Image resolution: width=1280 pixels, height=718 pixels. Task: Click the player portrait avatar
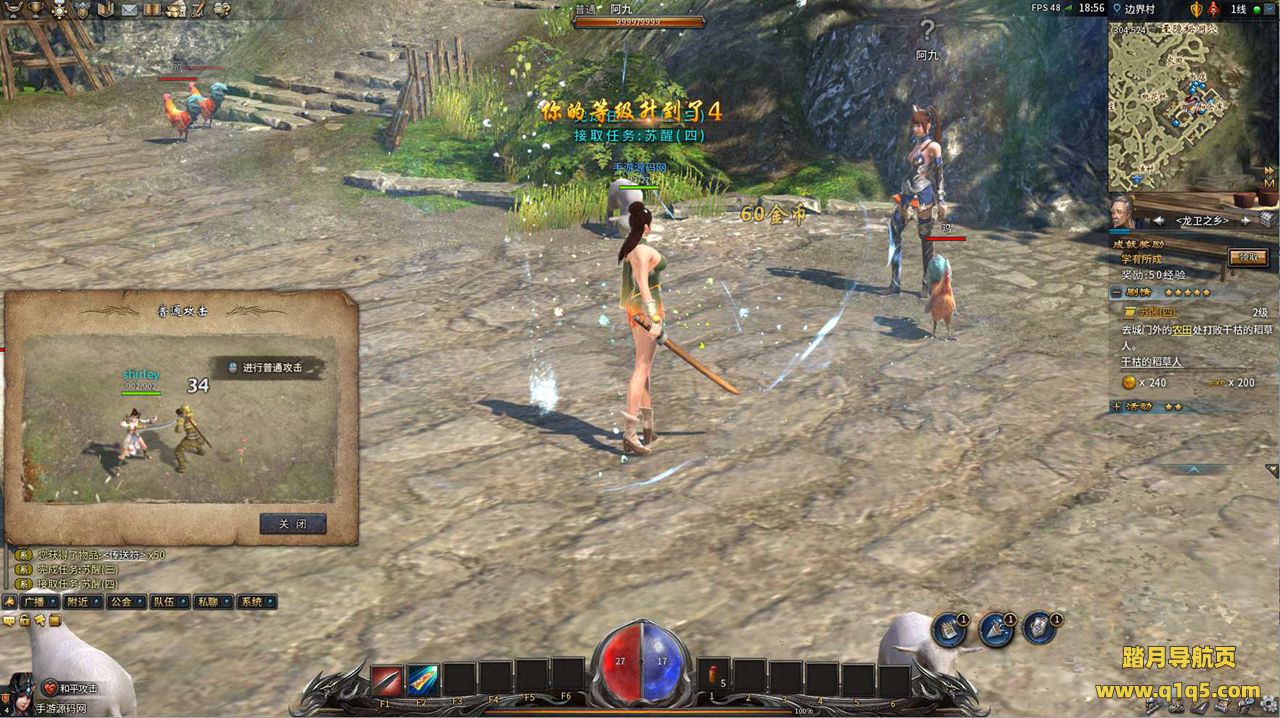tap(20, 692)
